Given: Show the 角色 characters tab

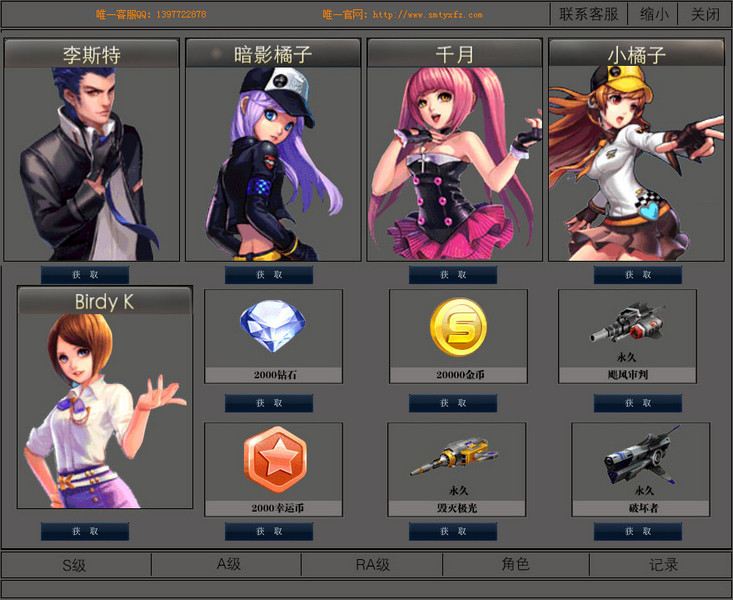Looking at the screenshot, I should [x=515, y=564].
